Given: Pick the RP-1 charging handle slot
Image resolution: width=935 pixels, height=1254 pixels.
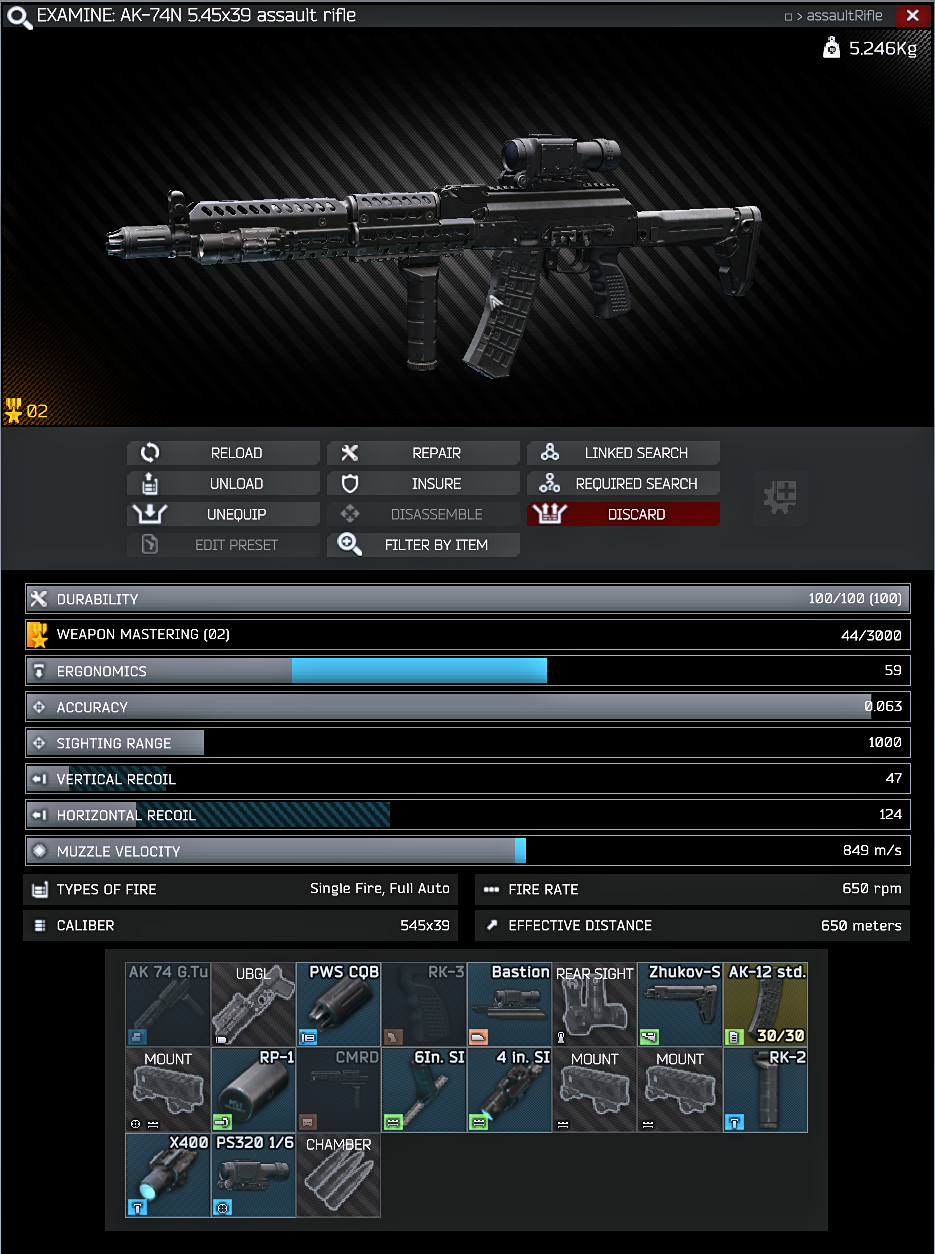Looking at the screenshot, I should pyautogui.click(x=253, y=1090).
